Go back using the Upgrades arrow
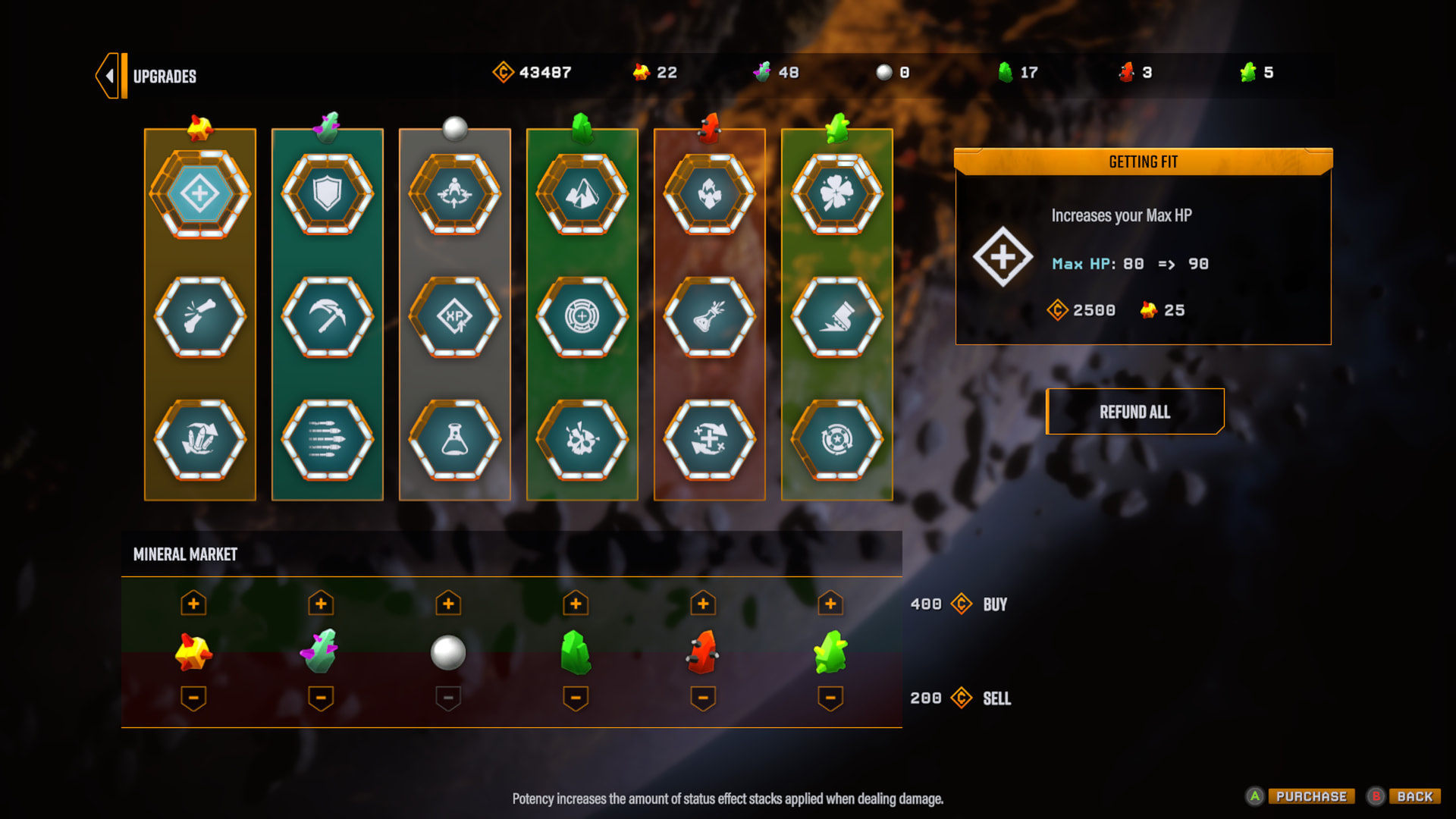 coord(111,76)
